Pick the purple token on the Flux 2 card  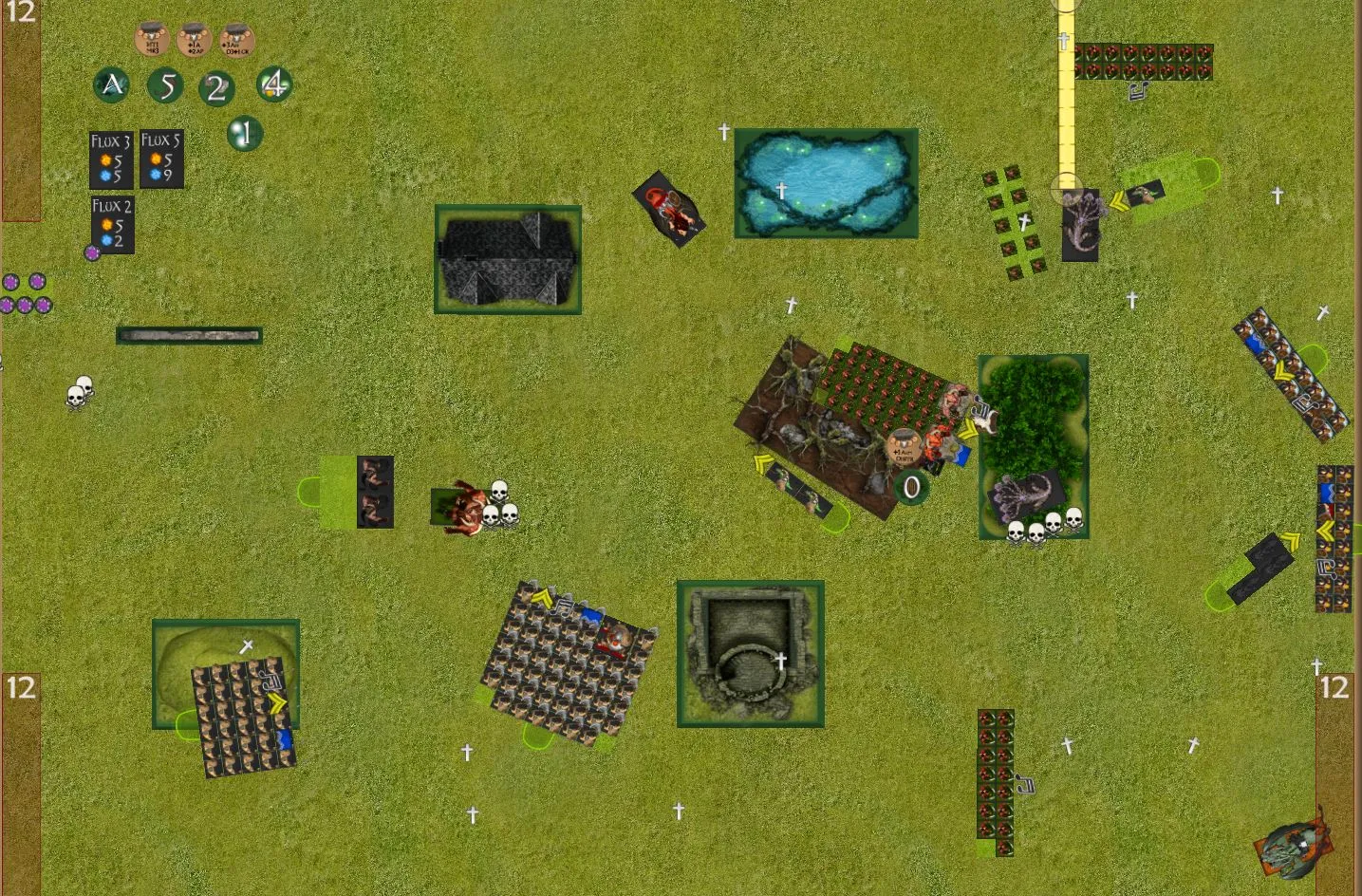92,252
